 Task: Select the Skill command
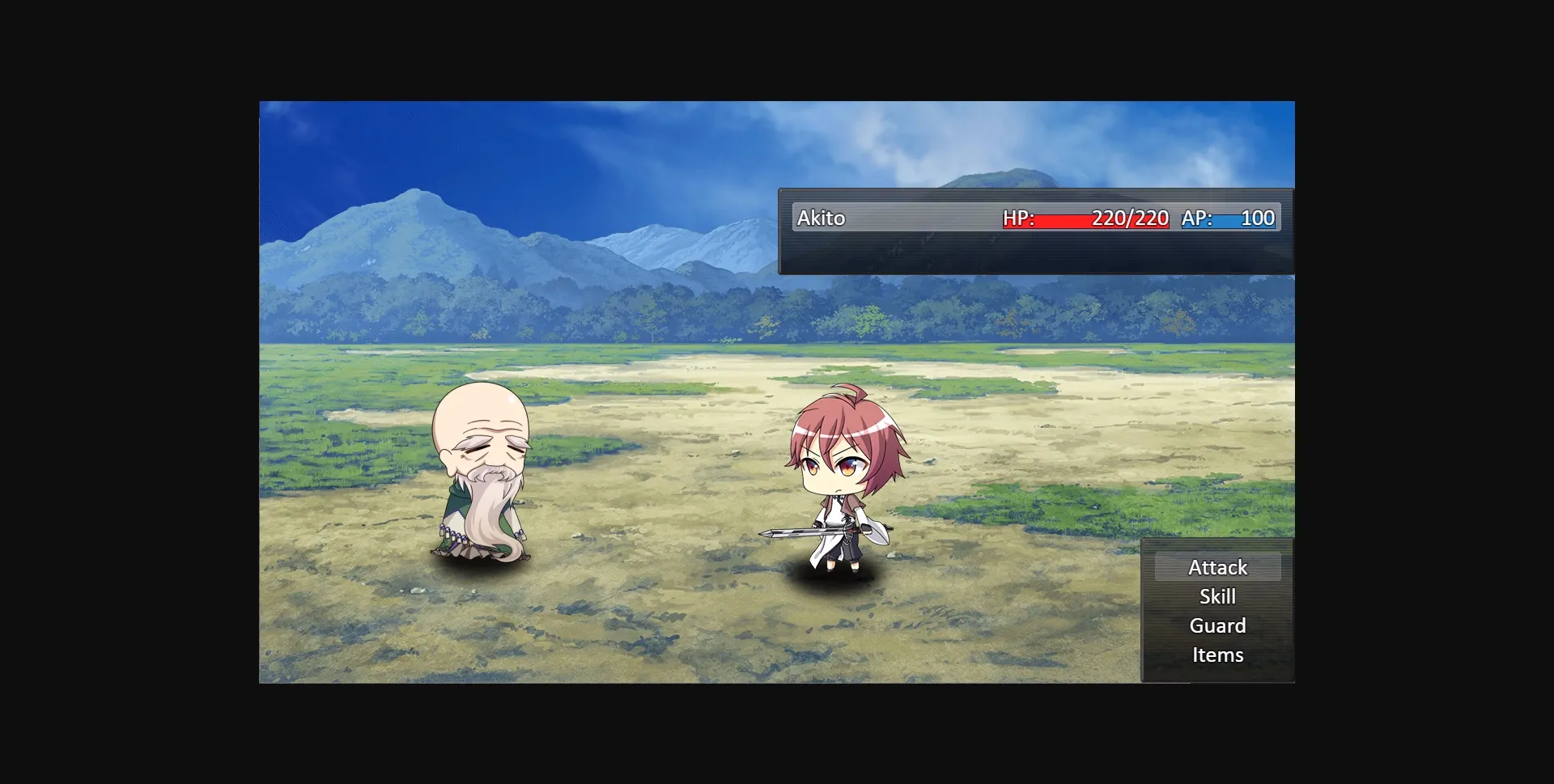point(1217,596)
